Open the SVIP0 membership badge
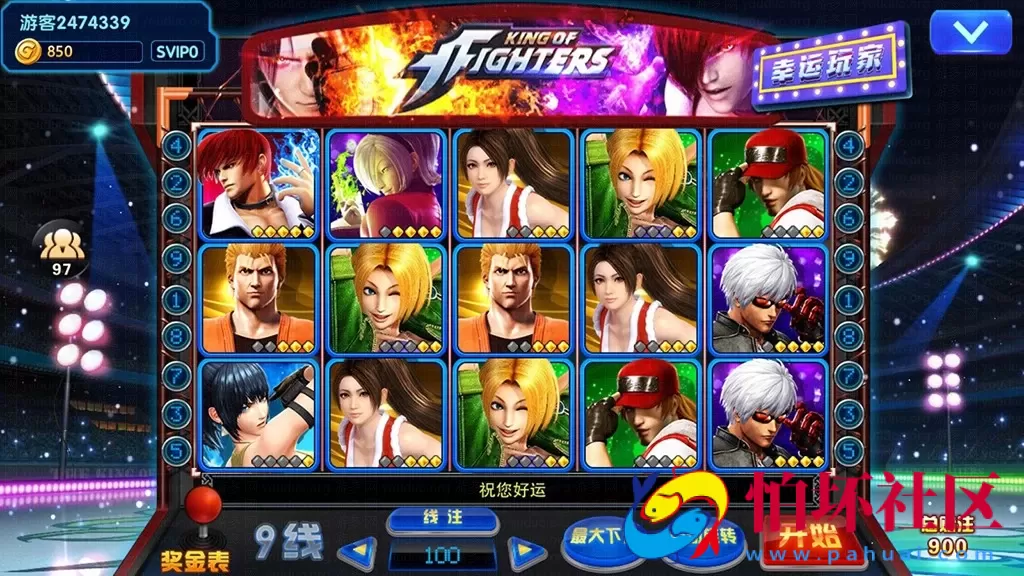Viewport: 1024px width, 576px height. pos(177,51)
